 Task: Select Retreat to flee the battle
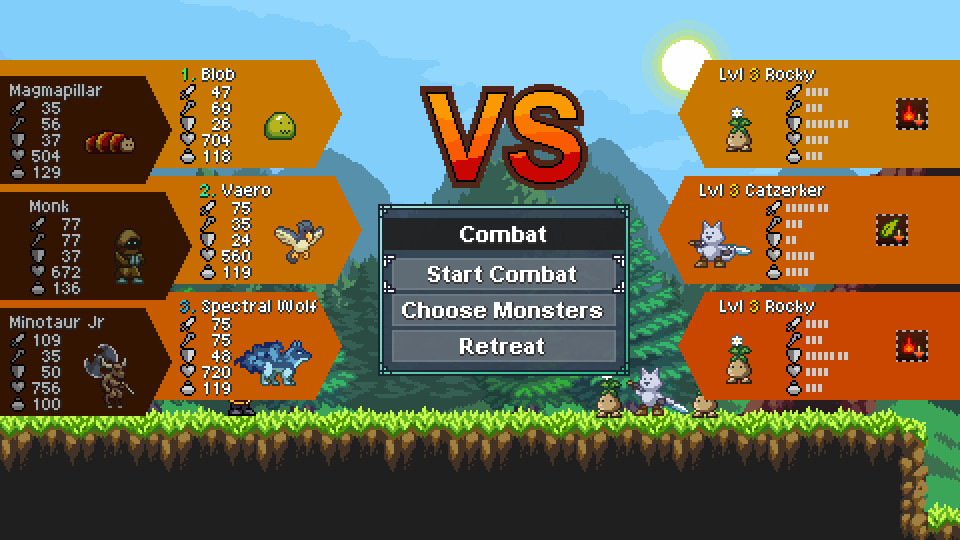pos(502,346)
